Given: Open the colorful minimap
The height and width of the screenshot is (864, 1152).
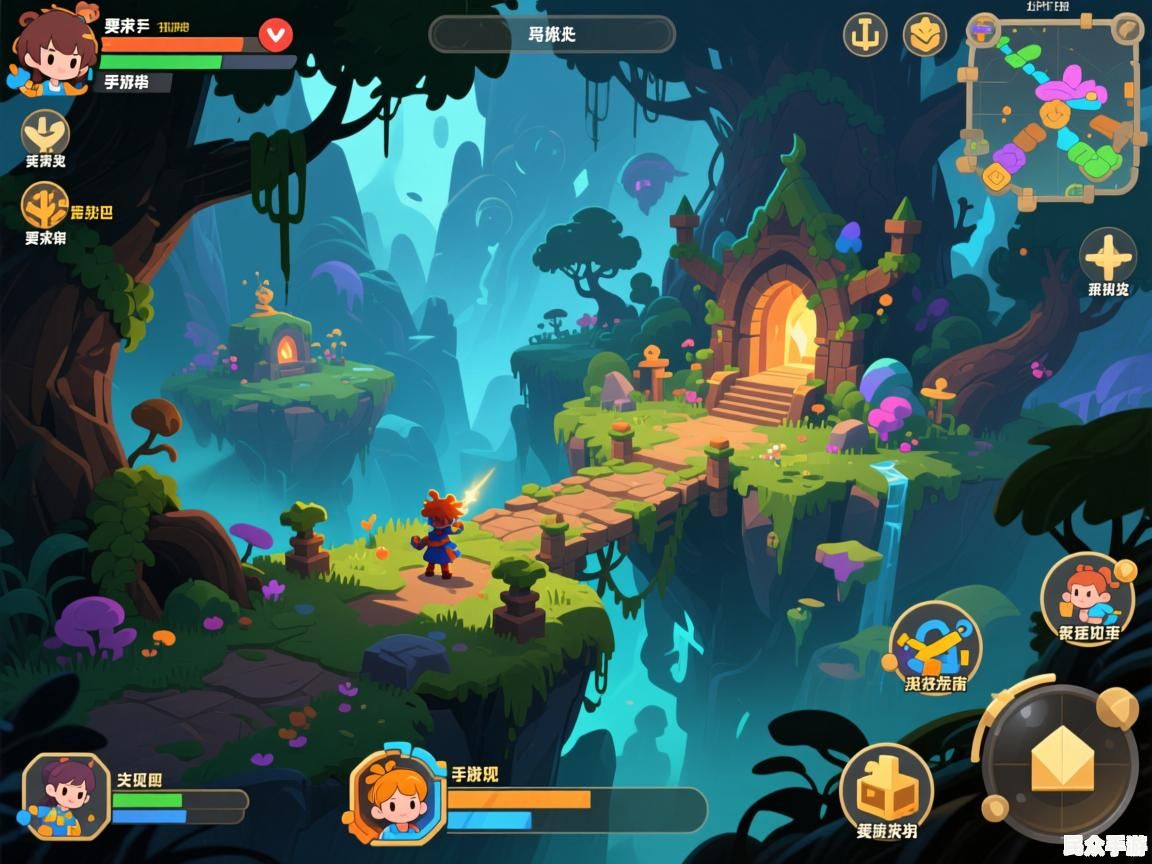Looking at the screenshot, I should [1052, 112].
